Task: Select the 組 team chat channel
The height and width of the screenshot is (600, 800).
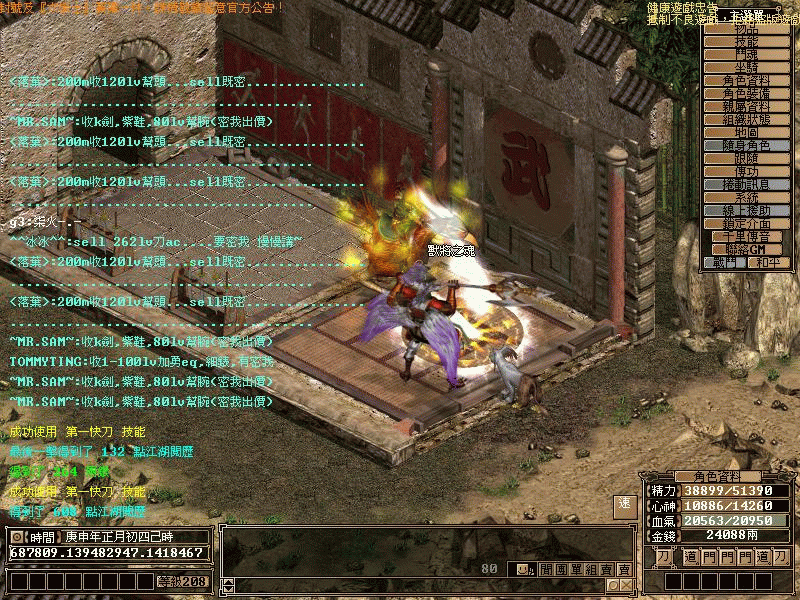Action: point(591,569)
